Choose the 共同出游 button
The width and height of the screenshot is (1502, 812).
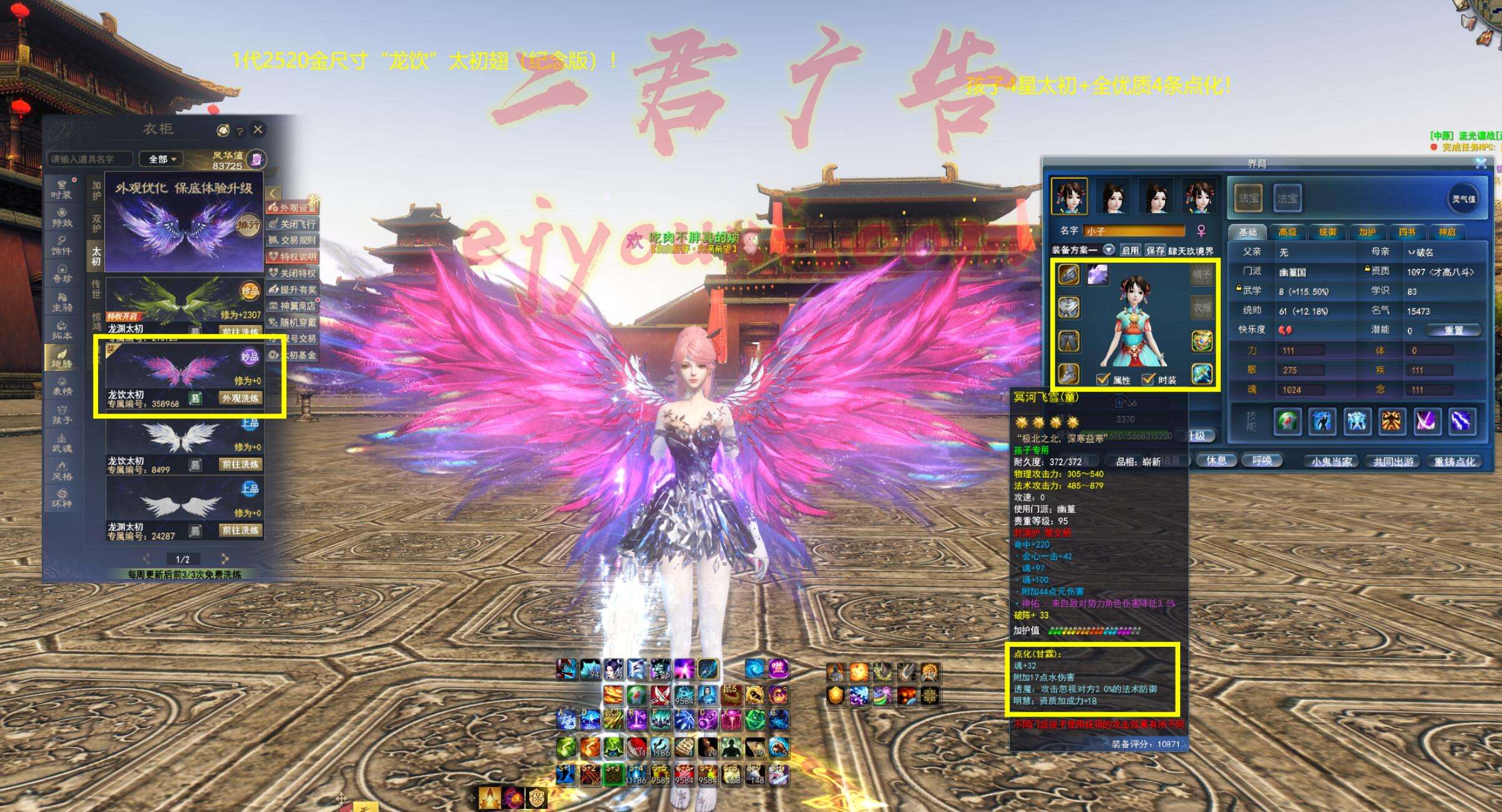[1393, 462]
